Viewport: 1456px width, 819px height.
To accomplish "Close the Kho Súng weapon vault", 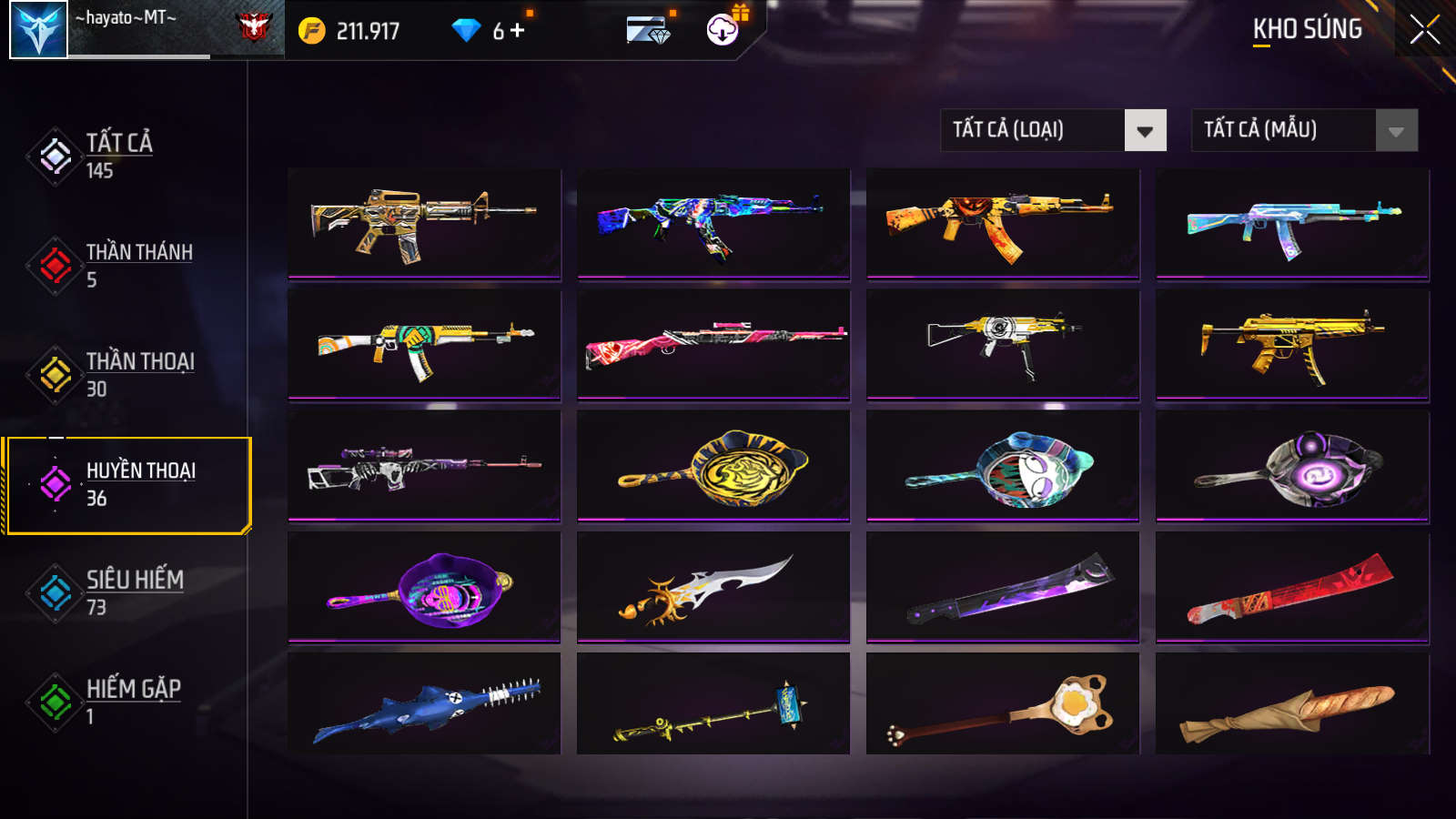I will (1424, 30).
